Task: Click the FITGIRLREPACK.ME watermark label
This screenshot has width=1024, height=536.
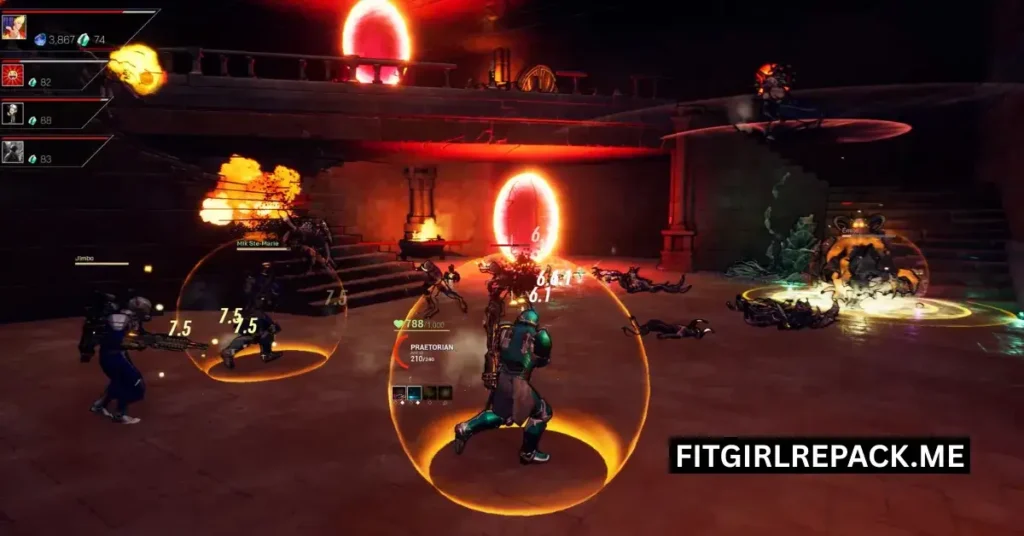Action: point(819,456)
